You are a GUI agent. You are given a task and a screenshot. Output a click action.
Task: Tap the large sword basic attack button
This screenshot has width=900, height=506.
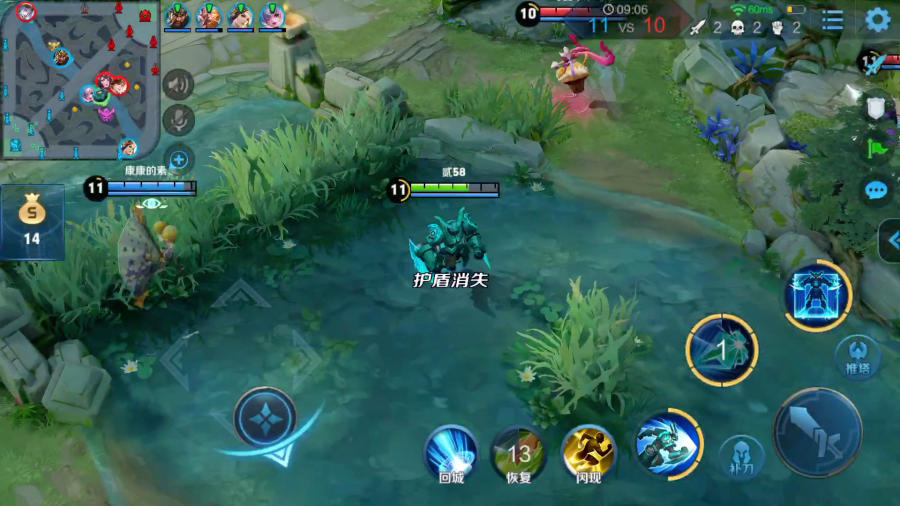click(x=817, y=433)
